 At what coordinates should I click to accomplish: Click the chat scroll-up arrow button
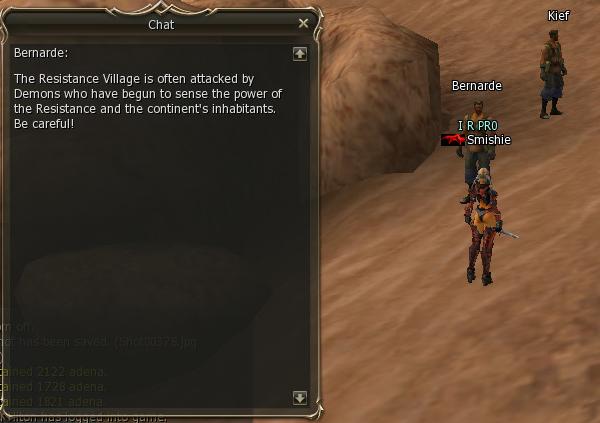pos(299,54)
